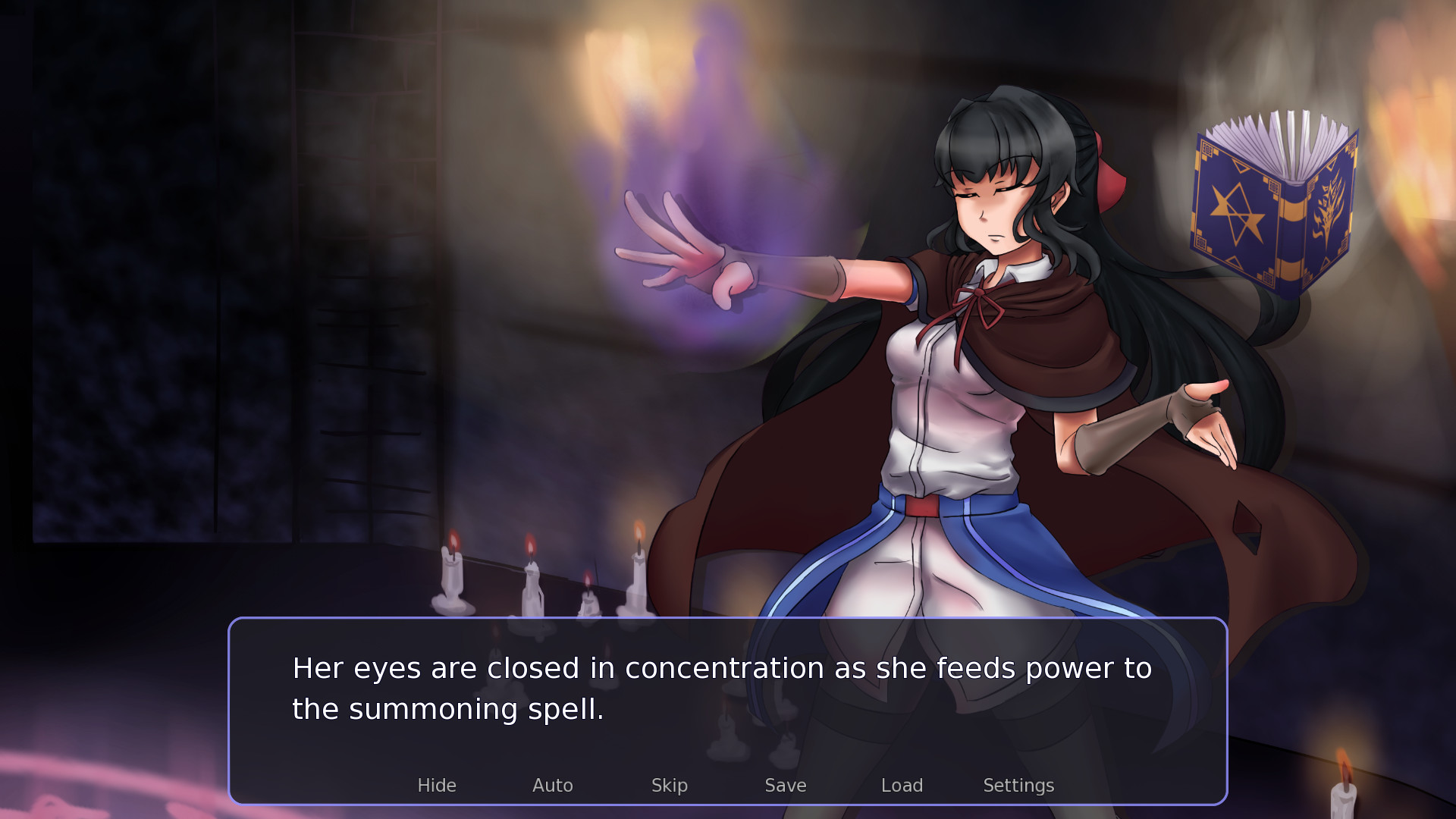Enable Auto mode for automatic dialogue advance

pos(553,786)
